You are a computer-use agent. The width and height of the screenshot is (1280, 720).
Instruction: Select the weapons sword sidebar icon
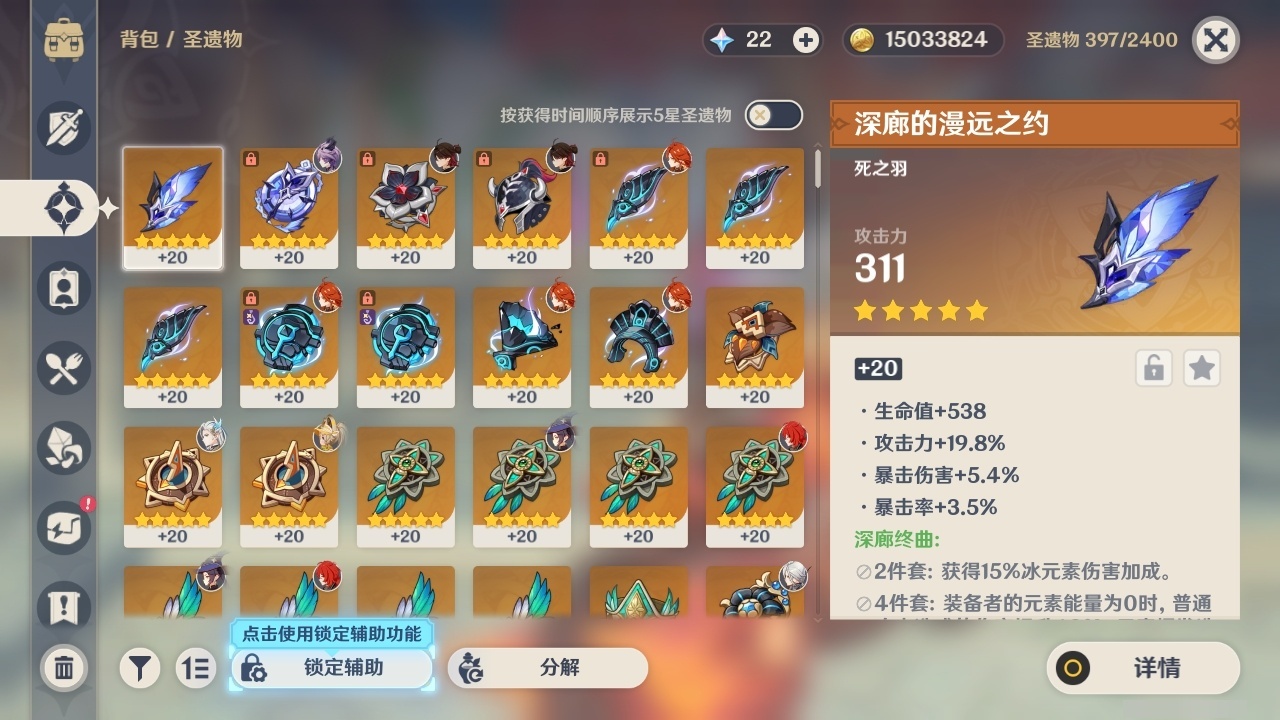pyautogui.click(x=63, y=127)
